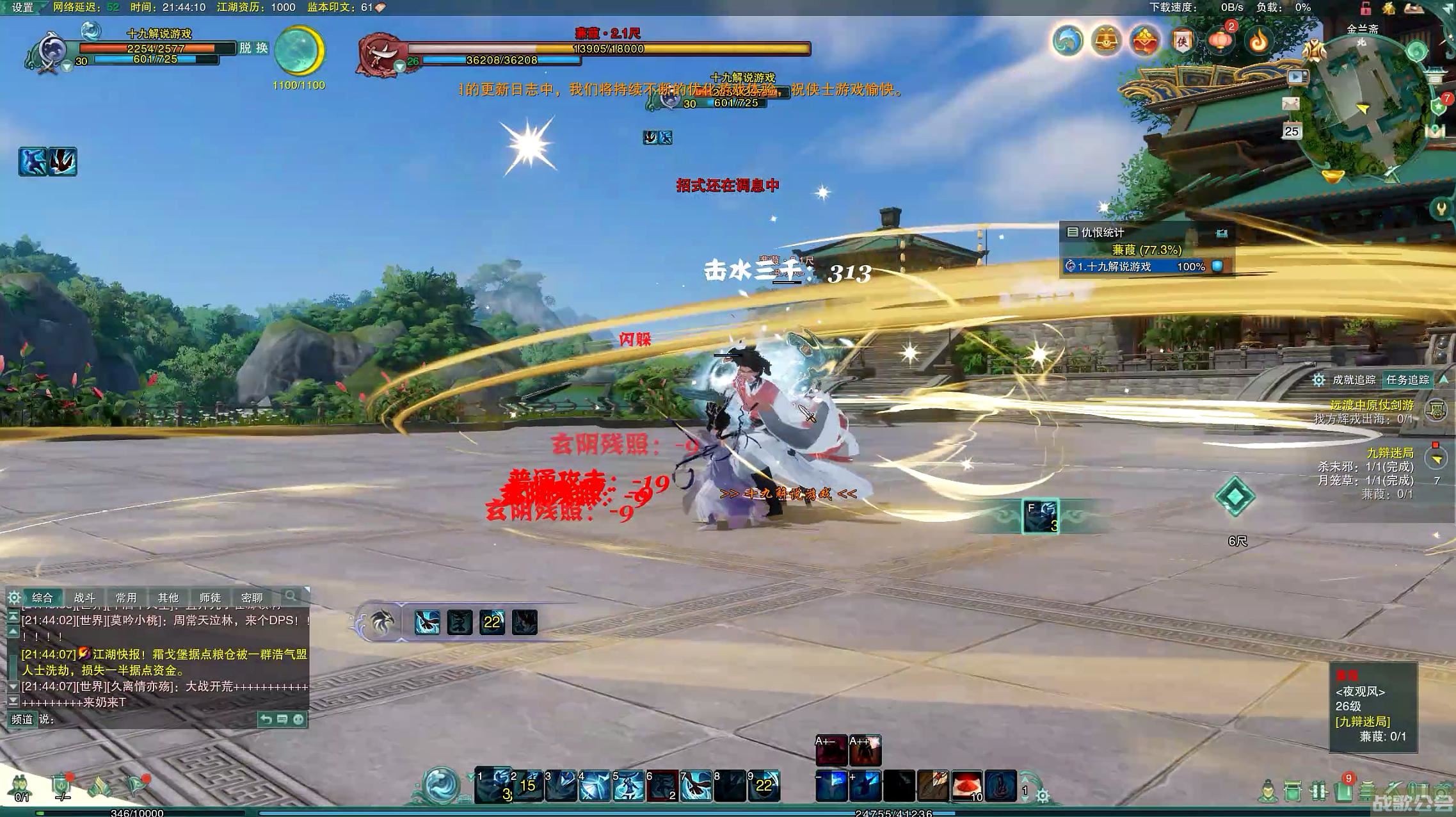The width and height of the screenshot is (1456, 817).
Task: Click the 换 button beside player frame
Action: point(262,48)
